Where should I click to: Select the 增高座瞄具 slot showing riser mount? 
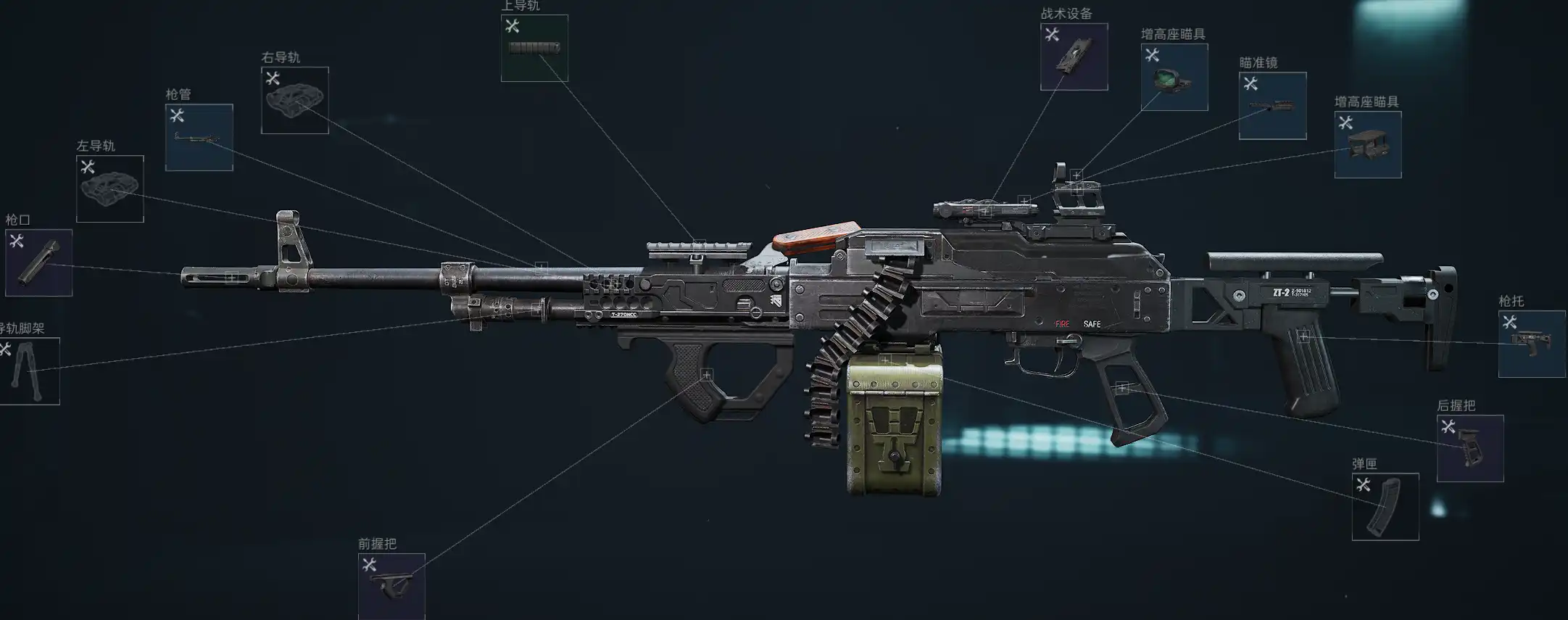point(1367,144)
